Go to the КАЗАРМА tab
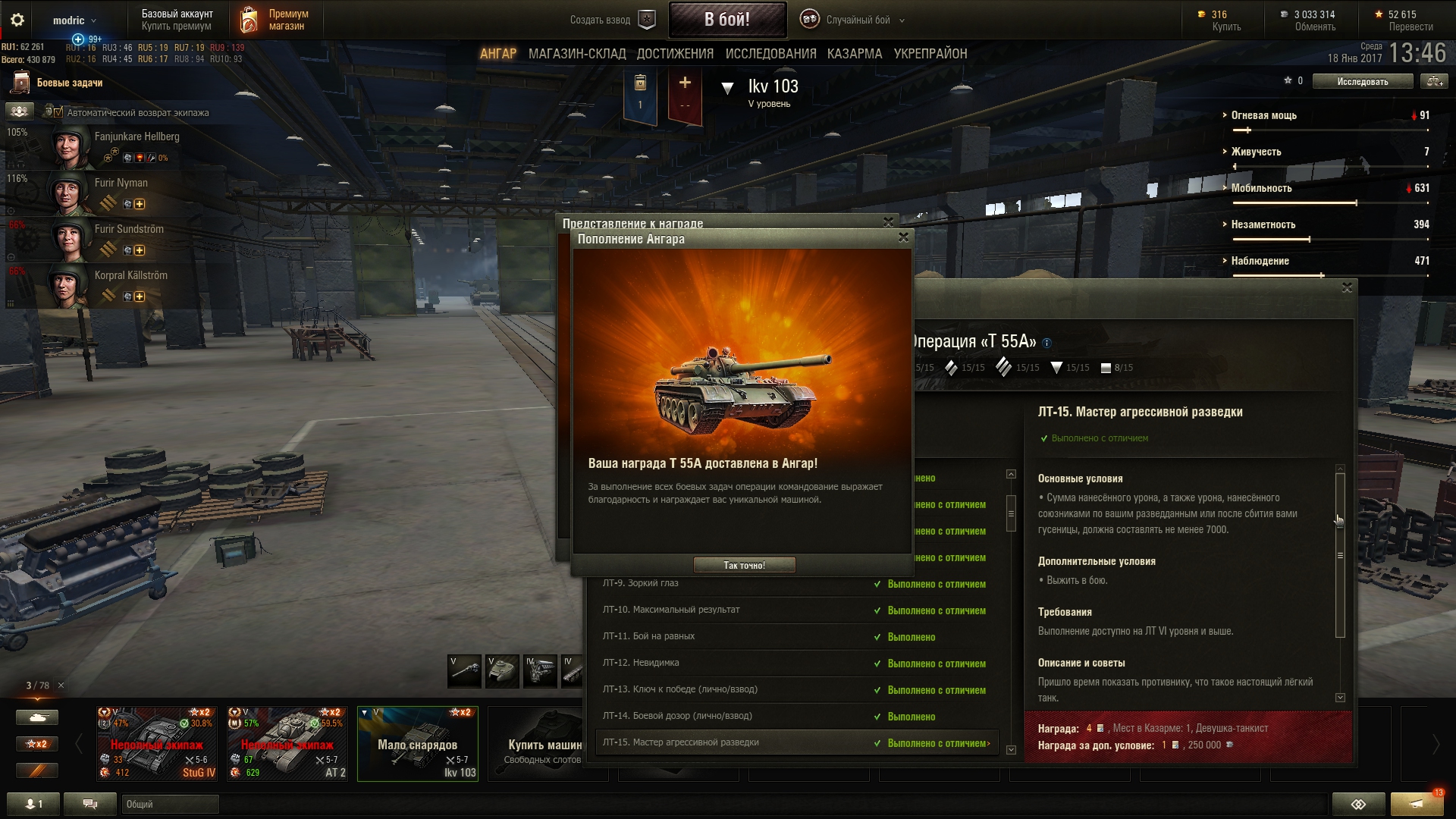The width and height of the screenshot is (1456, 819). point(855,54)
